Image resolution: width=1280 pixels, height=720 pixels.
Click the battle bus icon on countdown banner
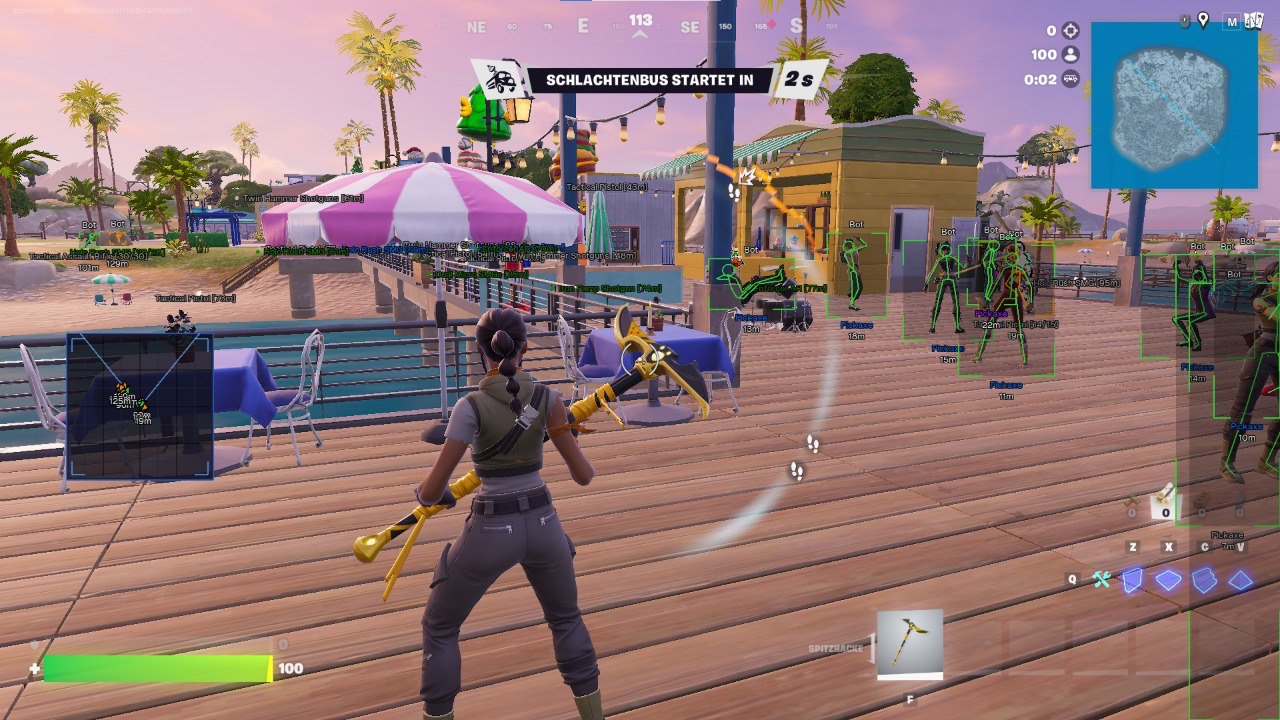pos(497,79)
